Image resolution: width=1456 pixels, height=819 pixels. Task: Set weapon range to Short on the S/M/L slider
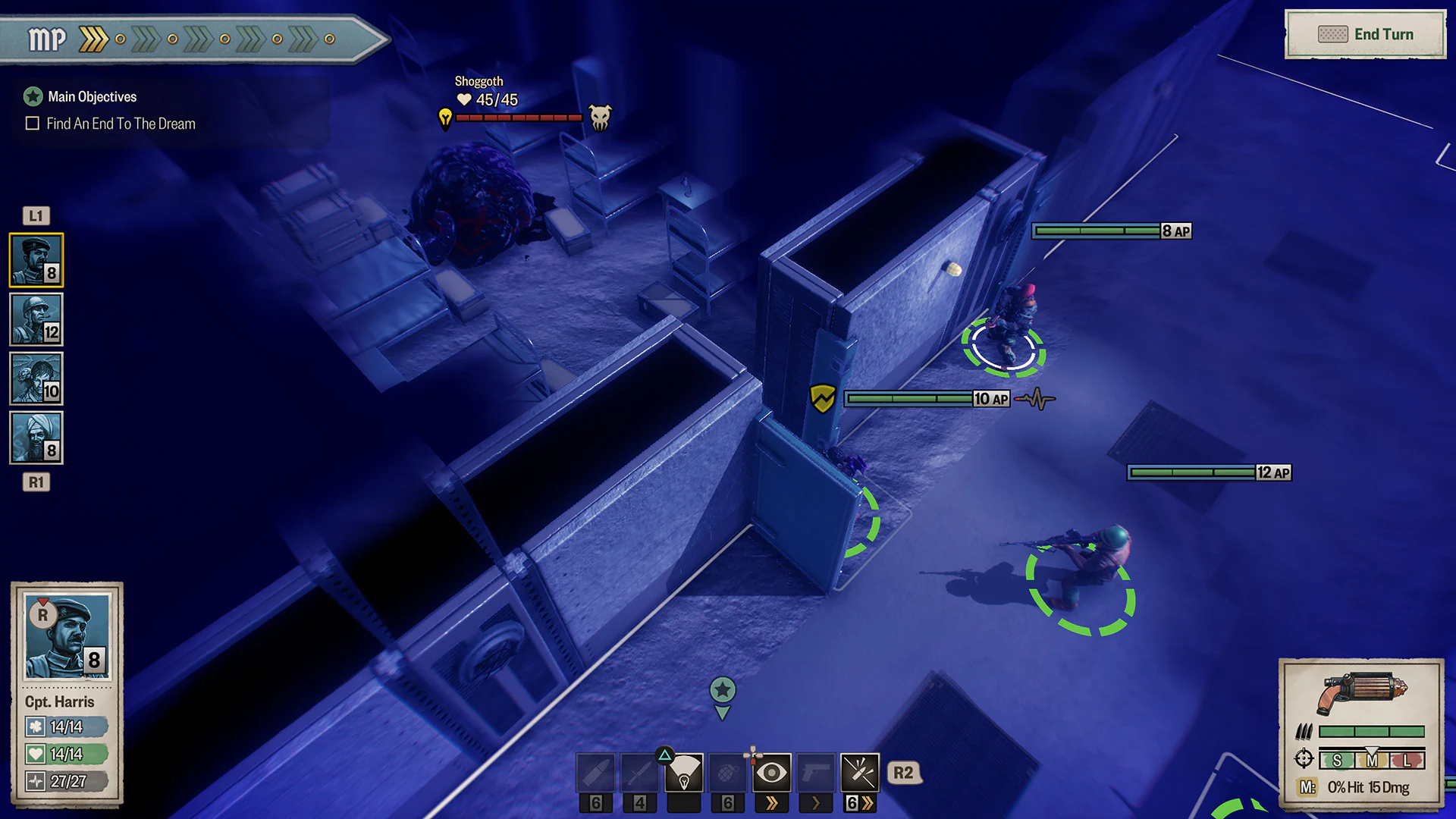(1337, 759)
